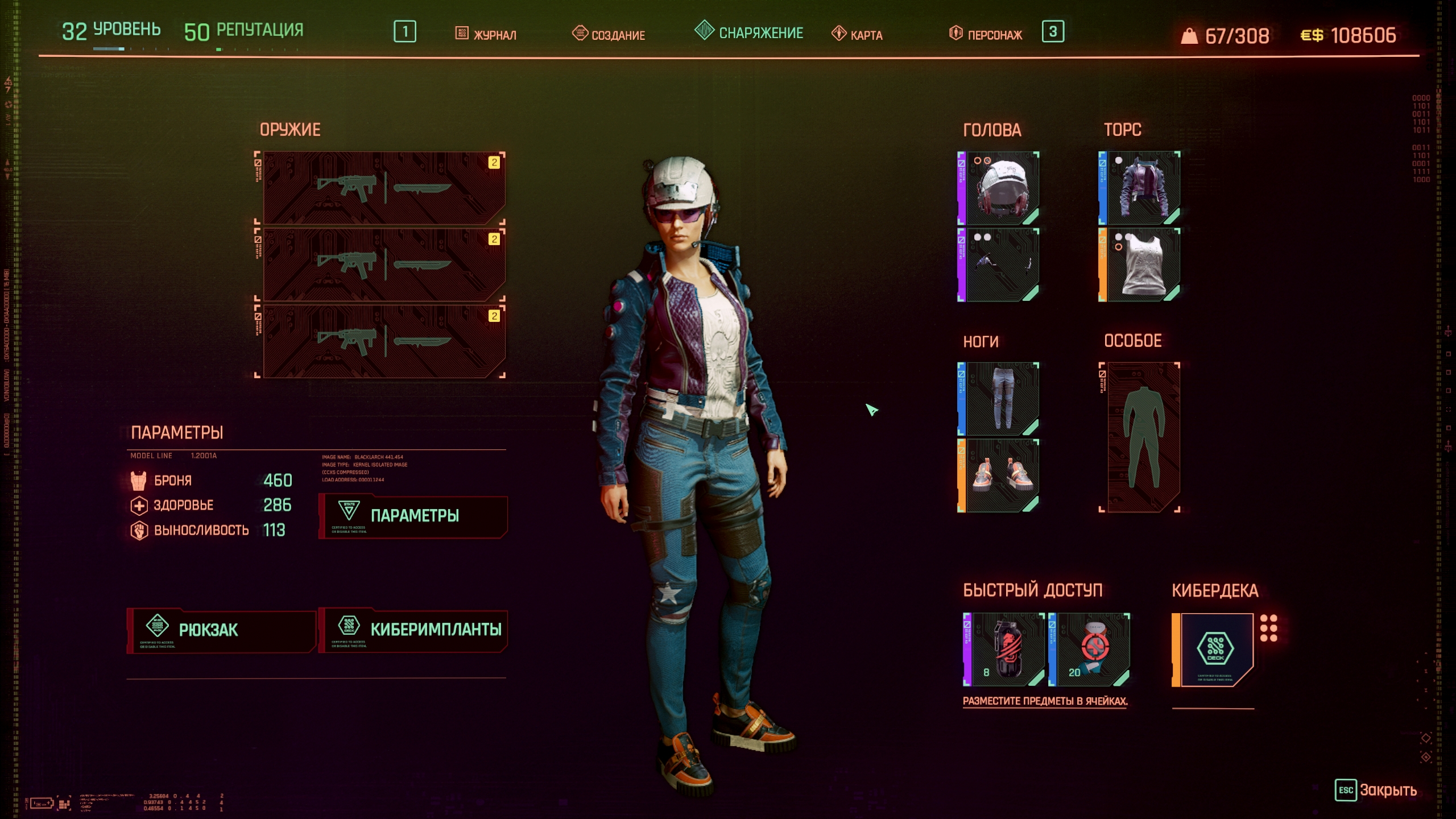Show detailed Параметры stats button
Image resolution: width=1456 pixels, height=819 pixels.
pyautogui.click(x=413, y=516)
